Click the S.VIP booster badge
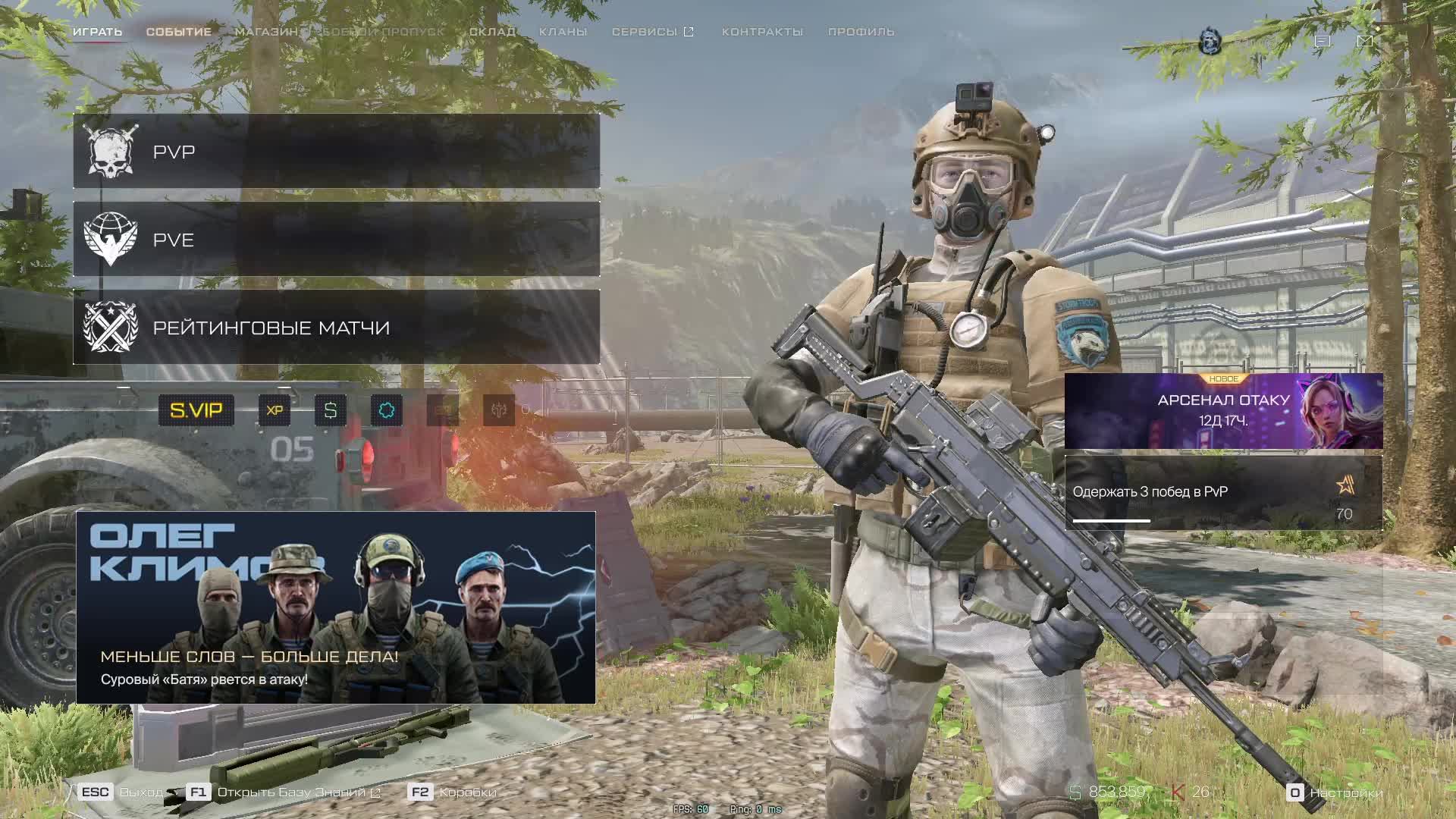This screenshot has width=1456, height=819. (196, 410)
